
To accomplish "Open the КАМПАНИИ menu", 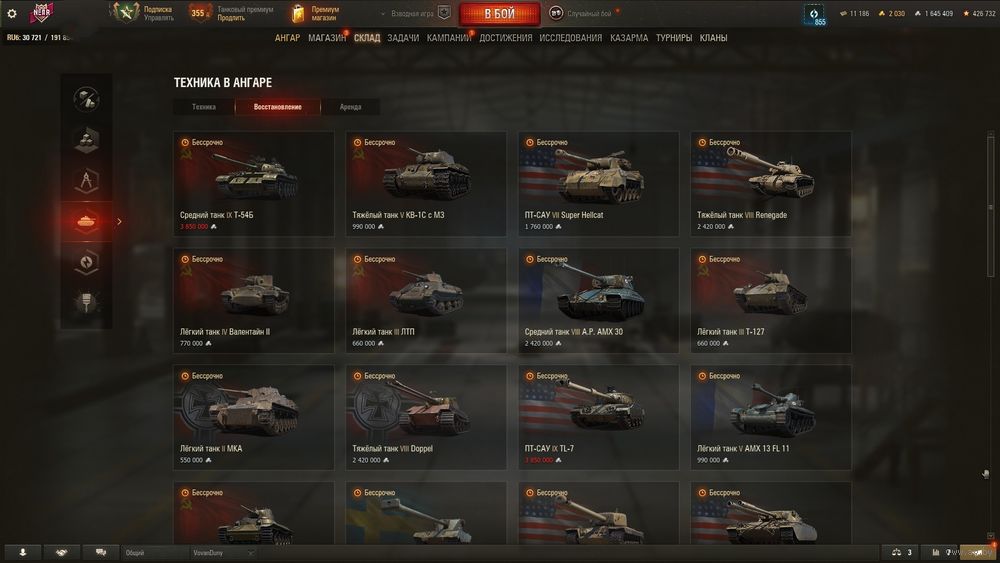I will point(448,38).
